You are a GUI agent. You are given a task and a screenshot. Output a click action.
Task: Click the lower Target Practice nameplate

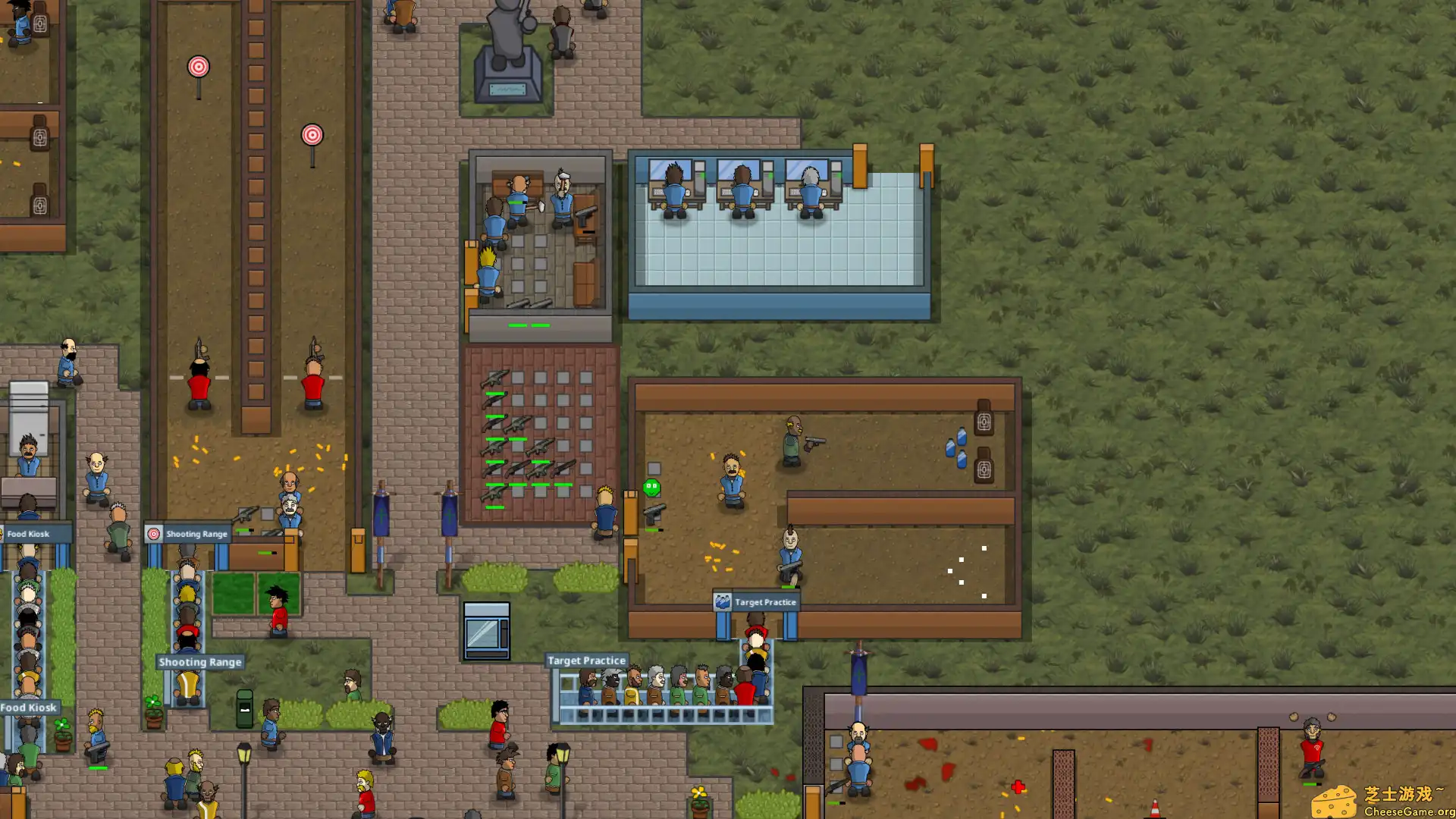point(586,661)
